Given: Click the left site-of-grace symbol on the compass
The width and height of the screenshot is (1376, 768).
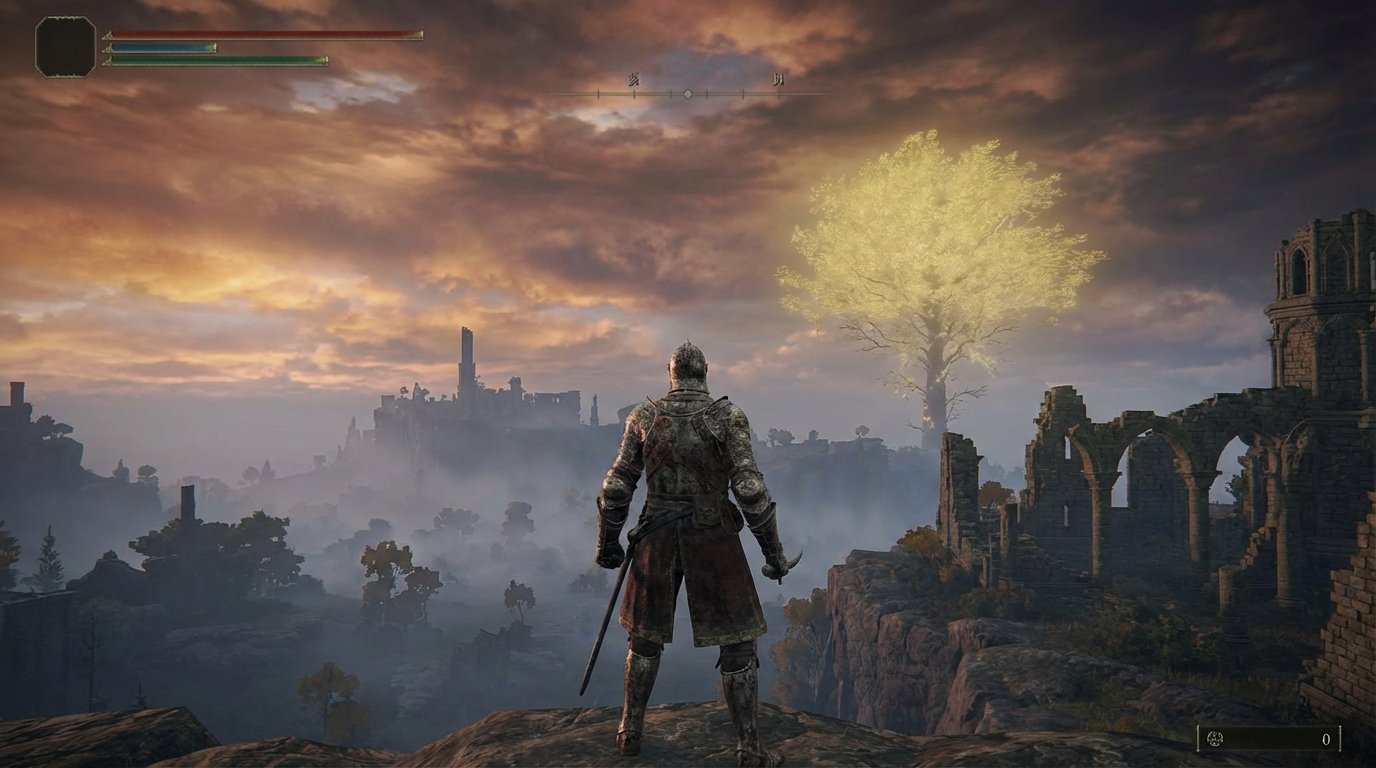Looking at the screenshot, I should (x=635, y=81).
